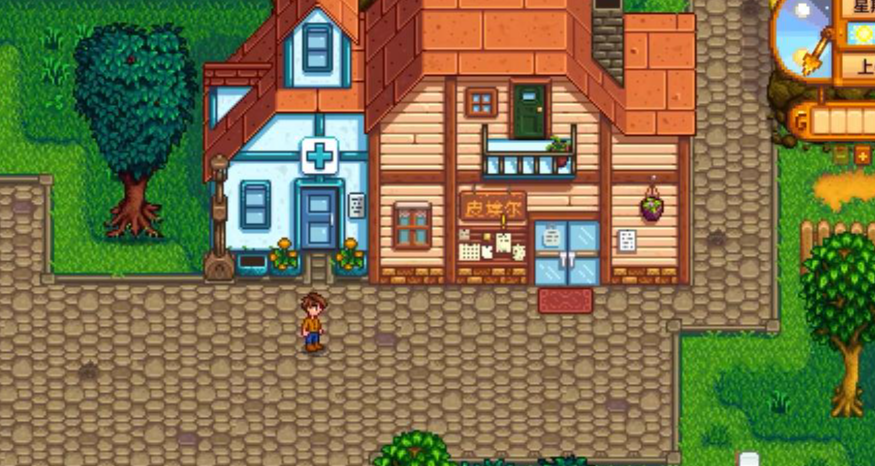Image resolution: width=875 pixels, height=466 pixels.
Task: Zoom in with the plus button
Action: click(862, 155)
